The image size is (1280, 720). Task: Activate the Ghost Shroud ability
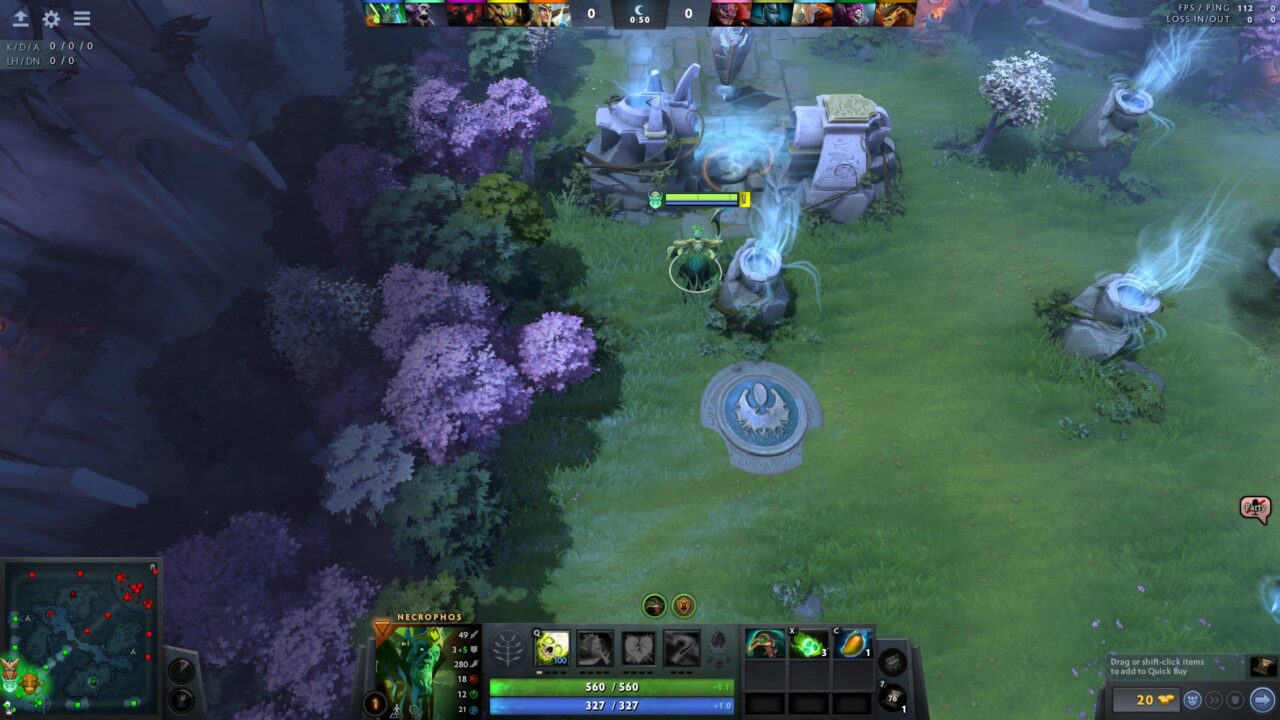596,647
